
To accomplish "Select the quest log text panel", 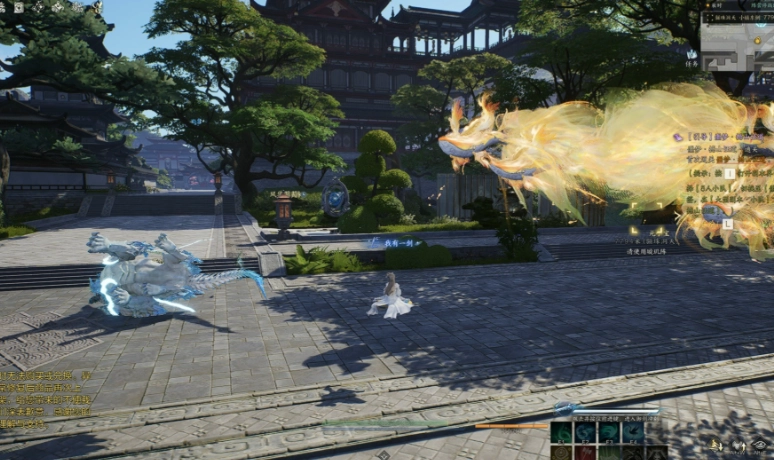I will pyautogui.click(x=725, y=175).
